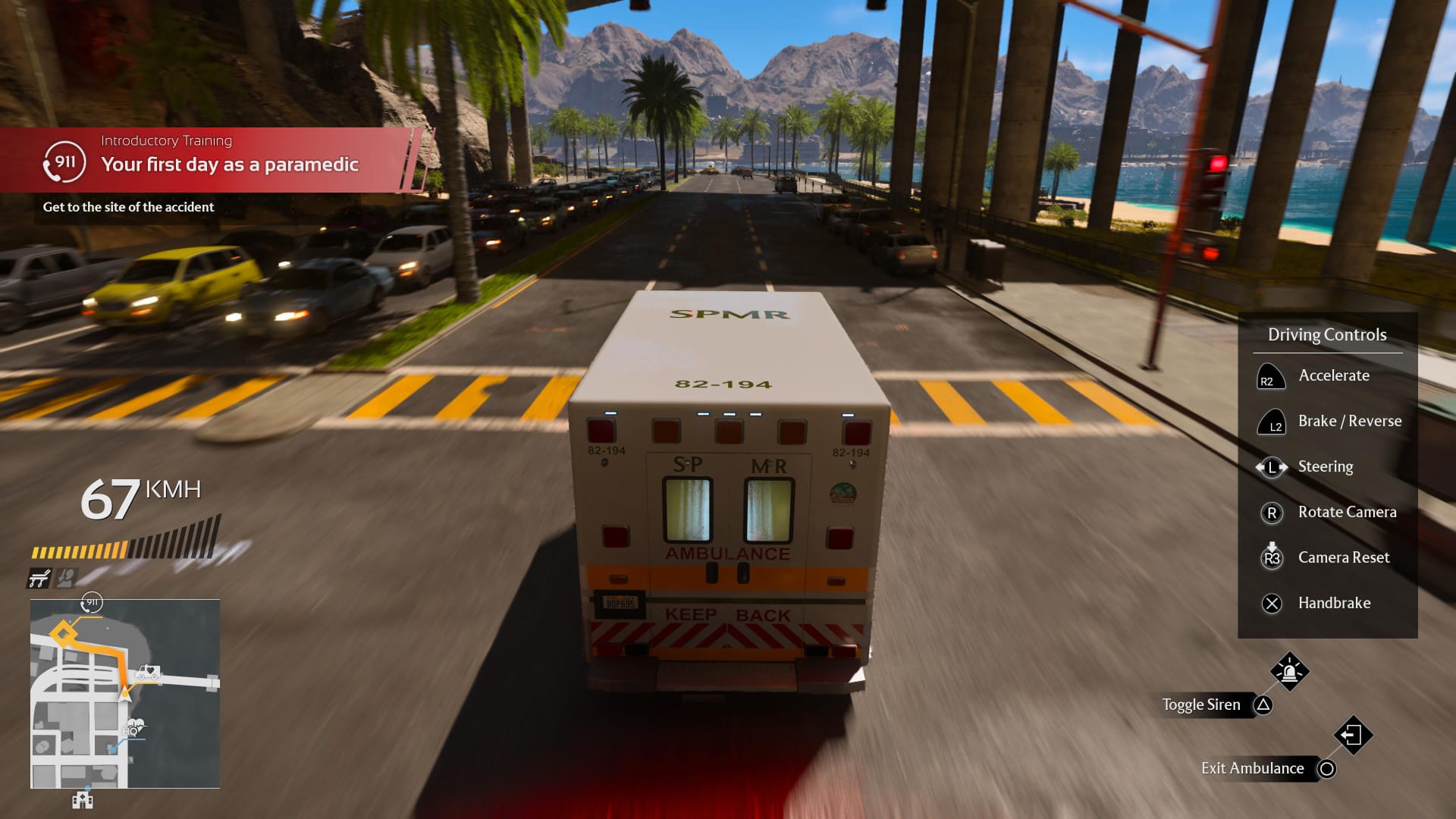The width and height of the screenshot is (1456, 819).
Task: Toggle the siren light diamond icon
Action: point(1289,671)
